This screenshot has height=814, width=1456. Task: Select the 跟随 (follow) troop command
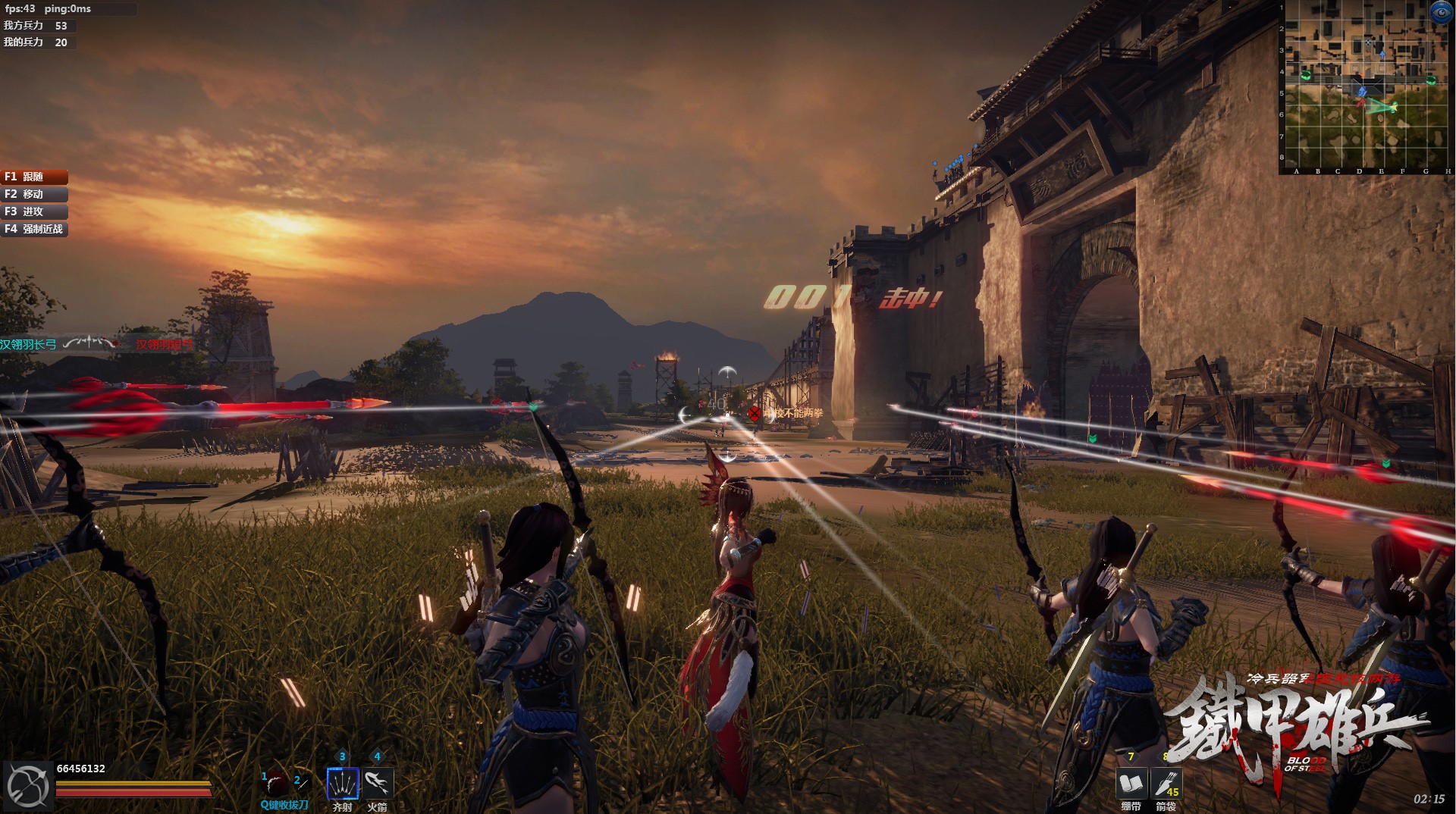[x=34, y=177]
